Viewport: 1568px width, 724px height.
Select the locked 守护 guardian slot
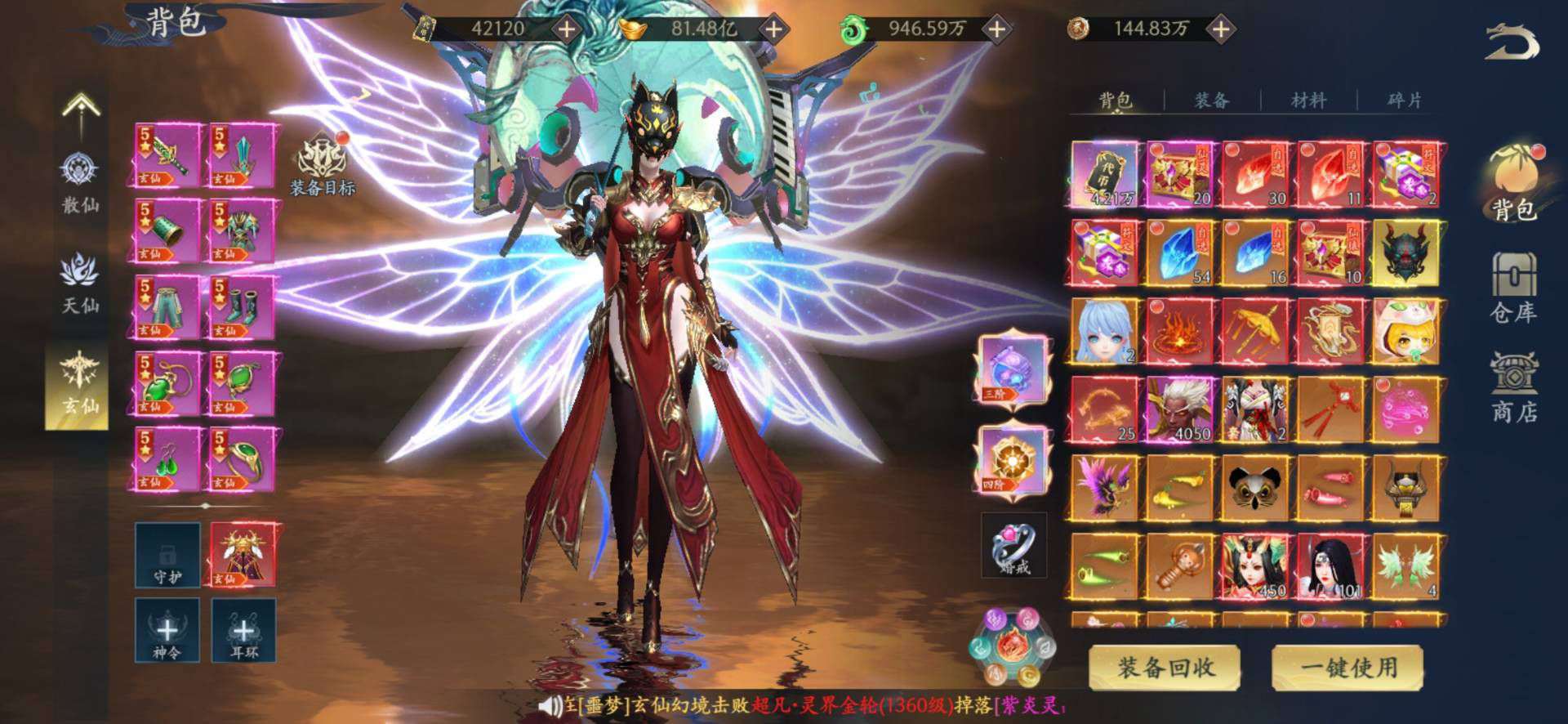pos(167,554)
